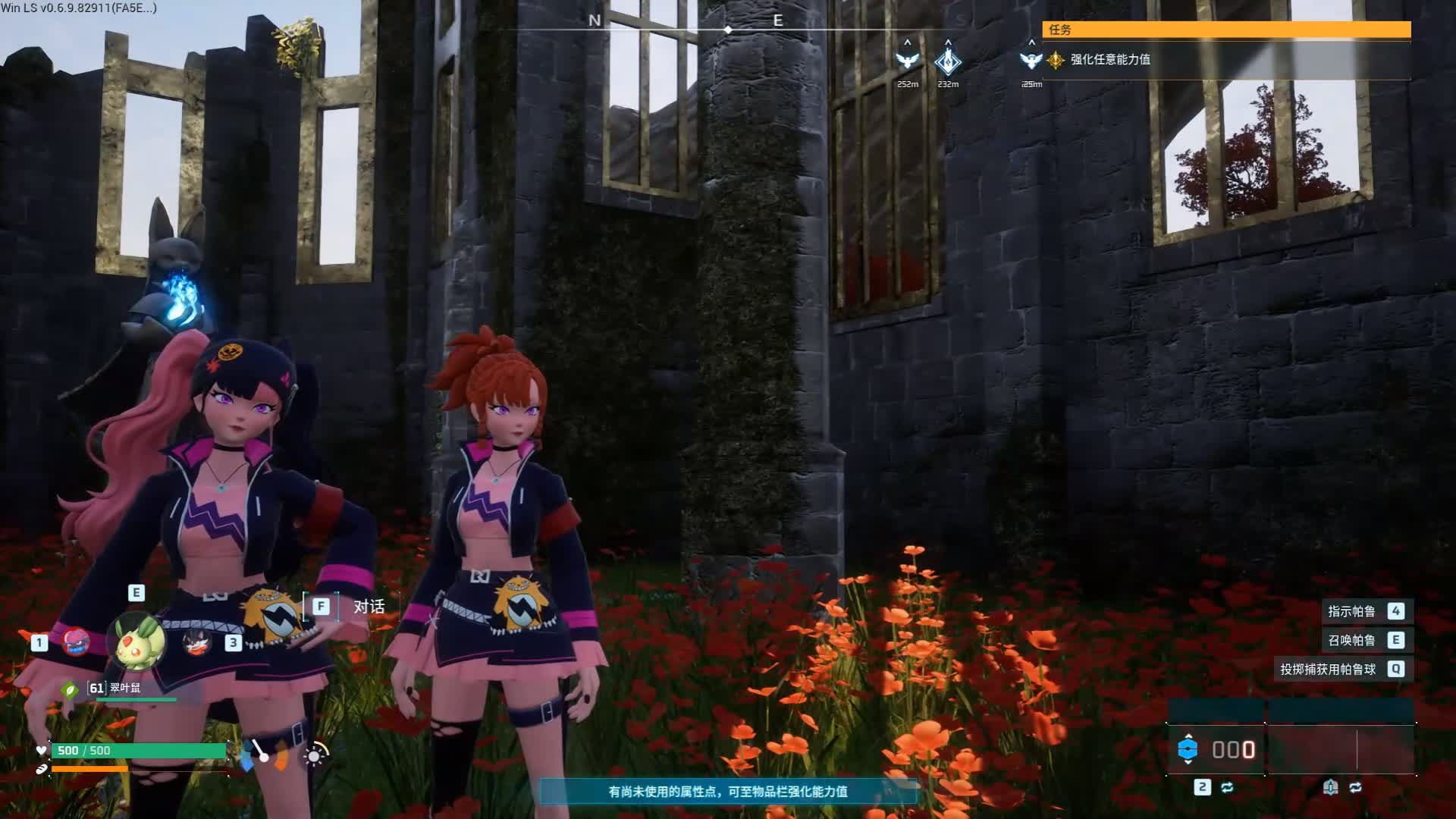Click the 召唤帕鲁 summon label

click(x=1351, y=640)
